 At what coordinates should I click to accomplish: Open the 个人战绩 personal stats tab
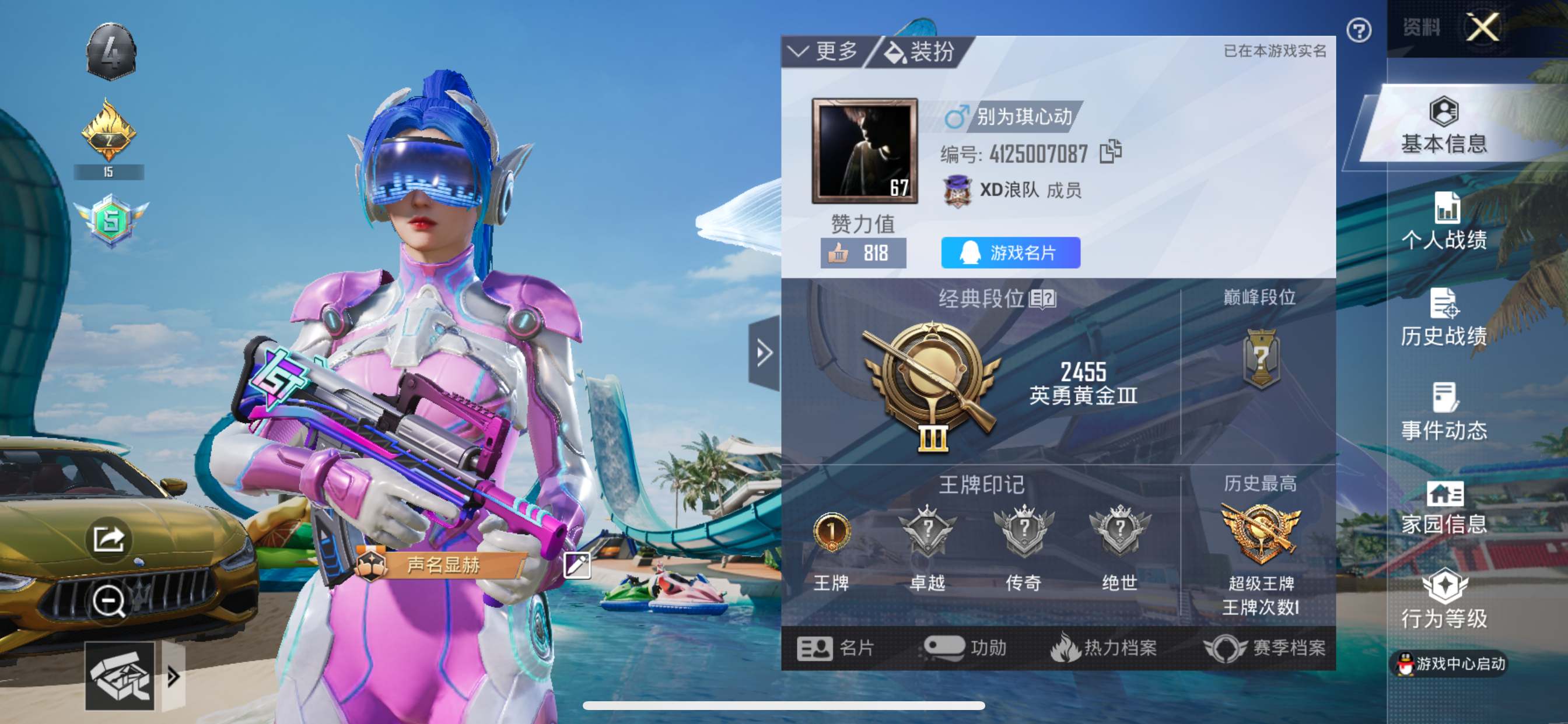[x=1444, y=222]
